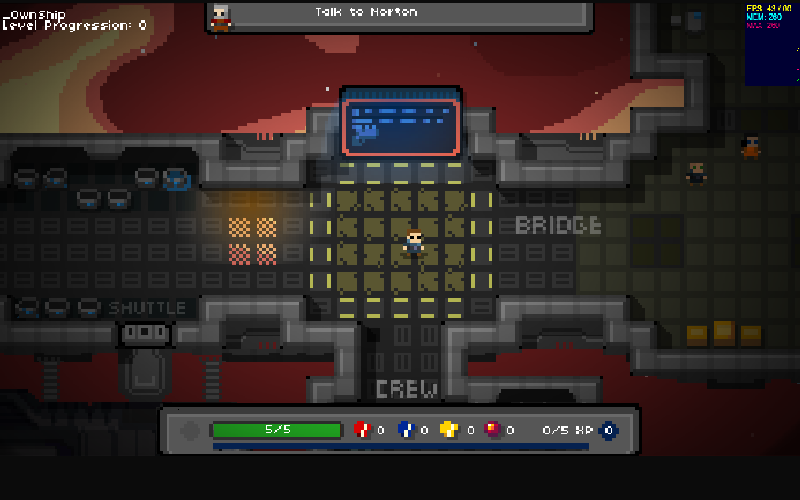Screen dimensions: 800x500
Task: Select the red gem resource icon
Action: (x=362, y=430)
